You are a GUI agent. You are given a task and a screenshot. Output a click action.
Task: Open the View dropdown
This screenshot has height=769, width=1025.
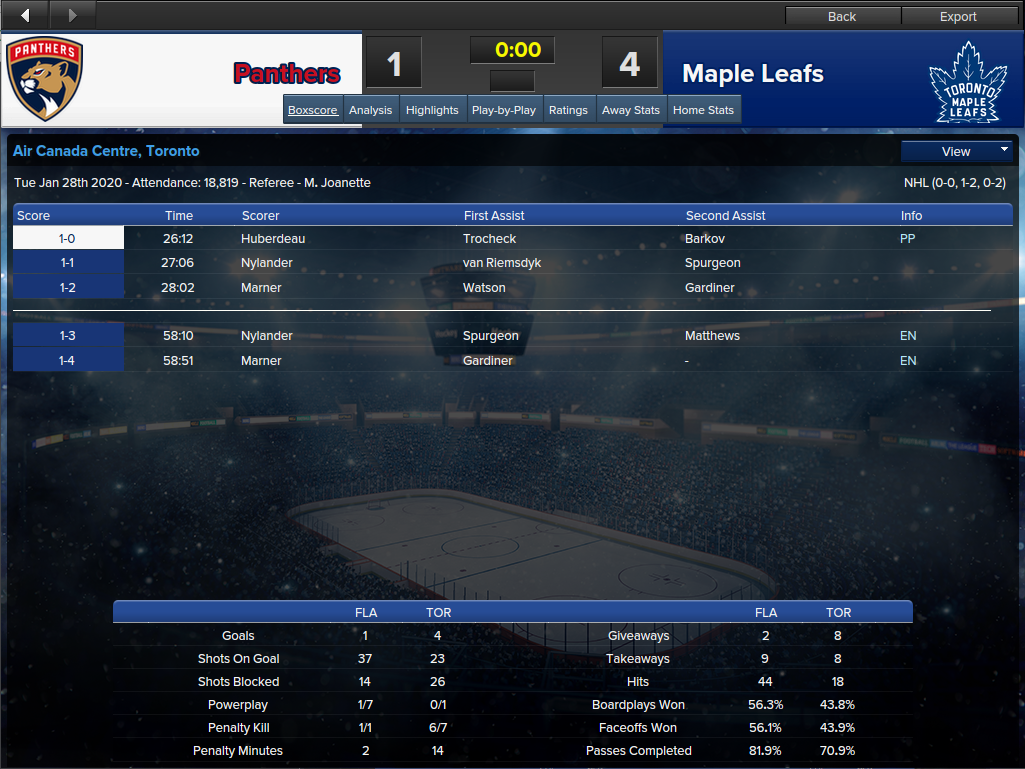(957, 151)
